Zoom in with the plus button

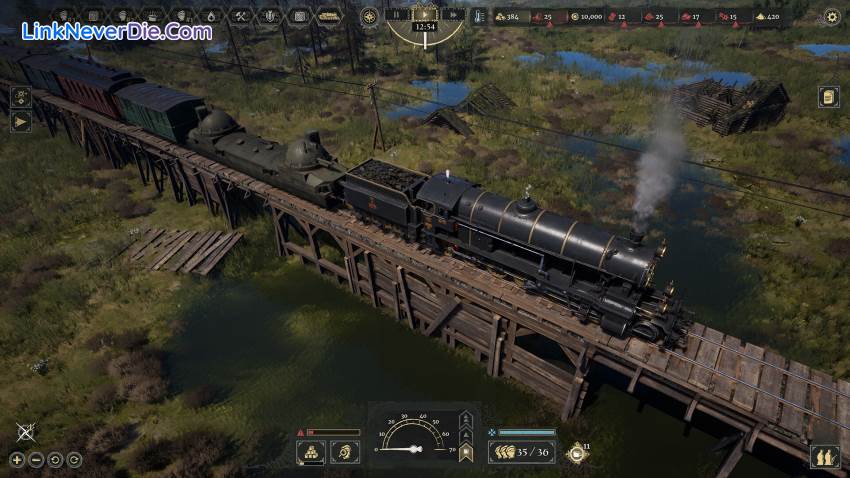tap(17, 459)
